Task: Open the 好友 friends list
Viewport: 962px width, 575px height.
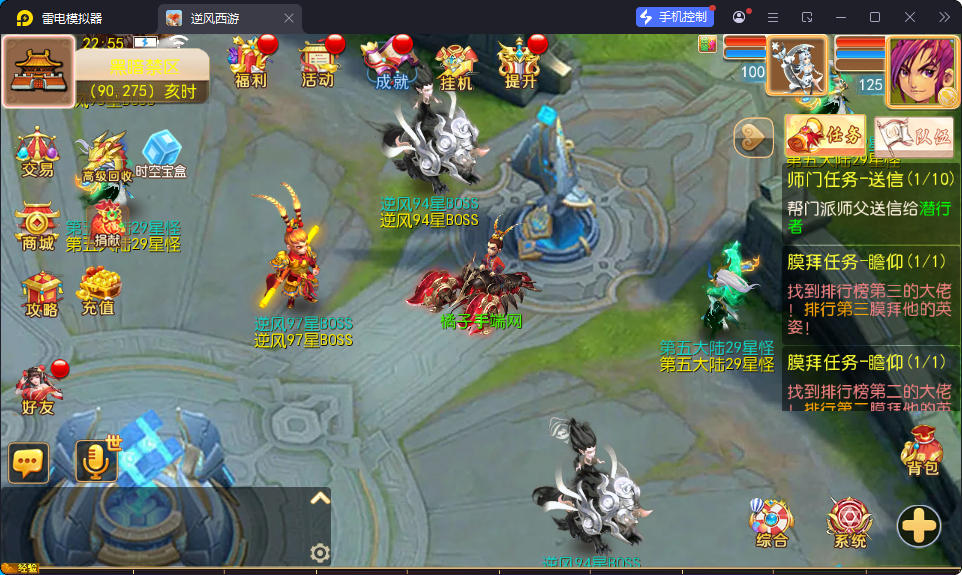Action: click(38, 390)
